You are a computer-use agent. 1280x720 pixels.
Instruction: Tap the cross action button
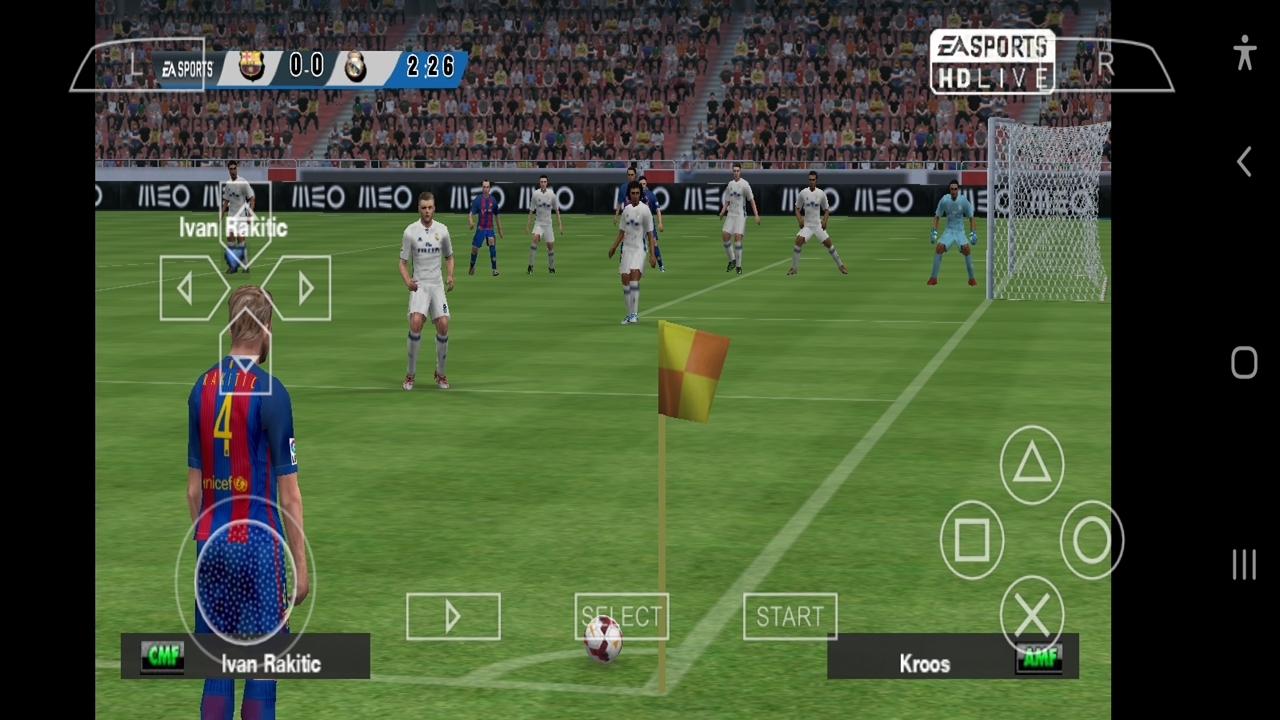(x=1032, y=614)
